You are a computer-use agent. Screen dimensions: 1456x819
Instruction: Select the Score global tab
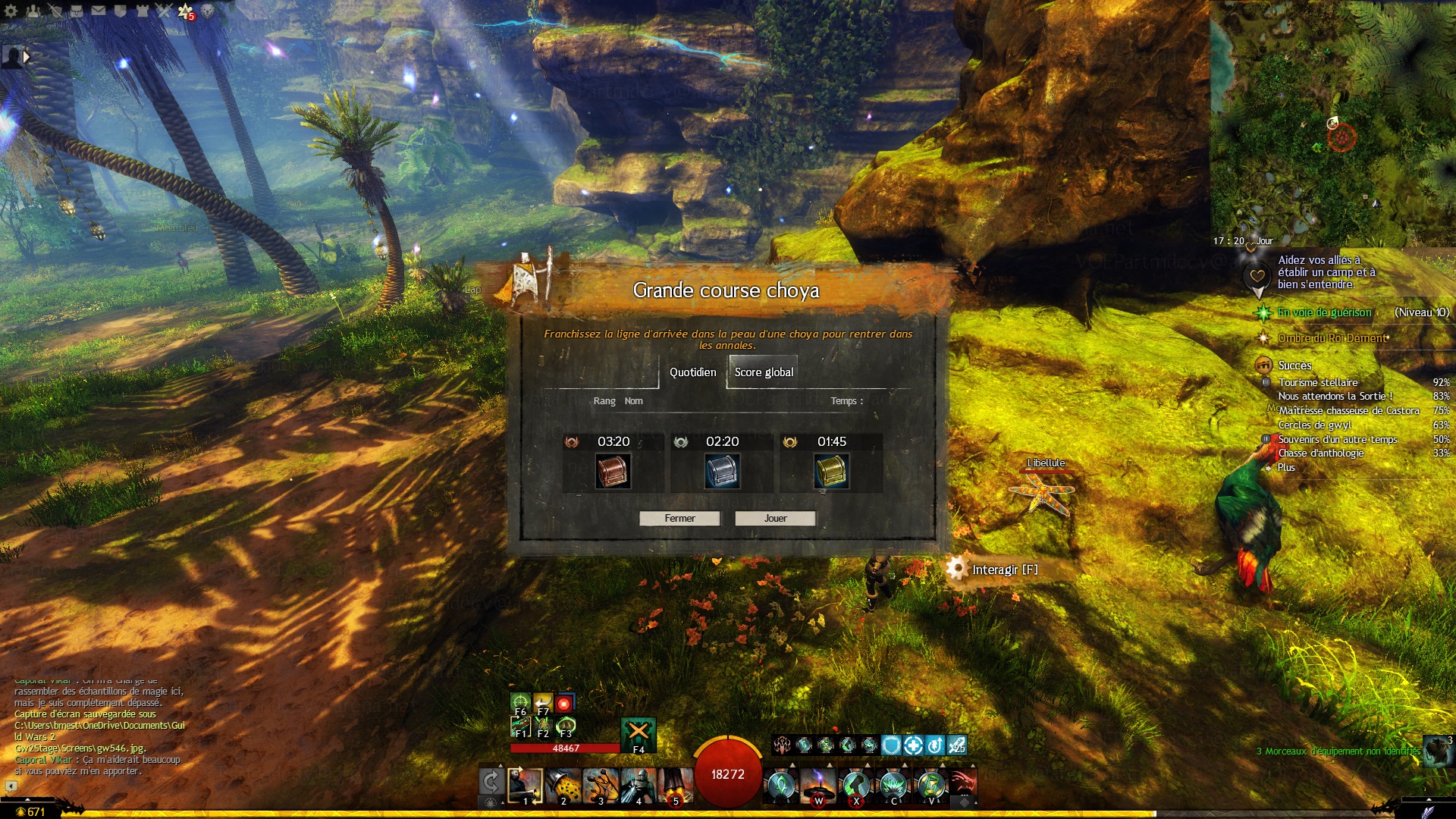click(764, 372)
